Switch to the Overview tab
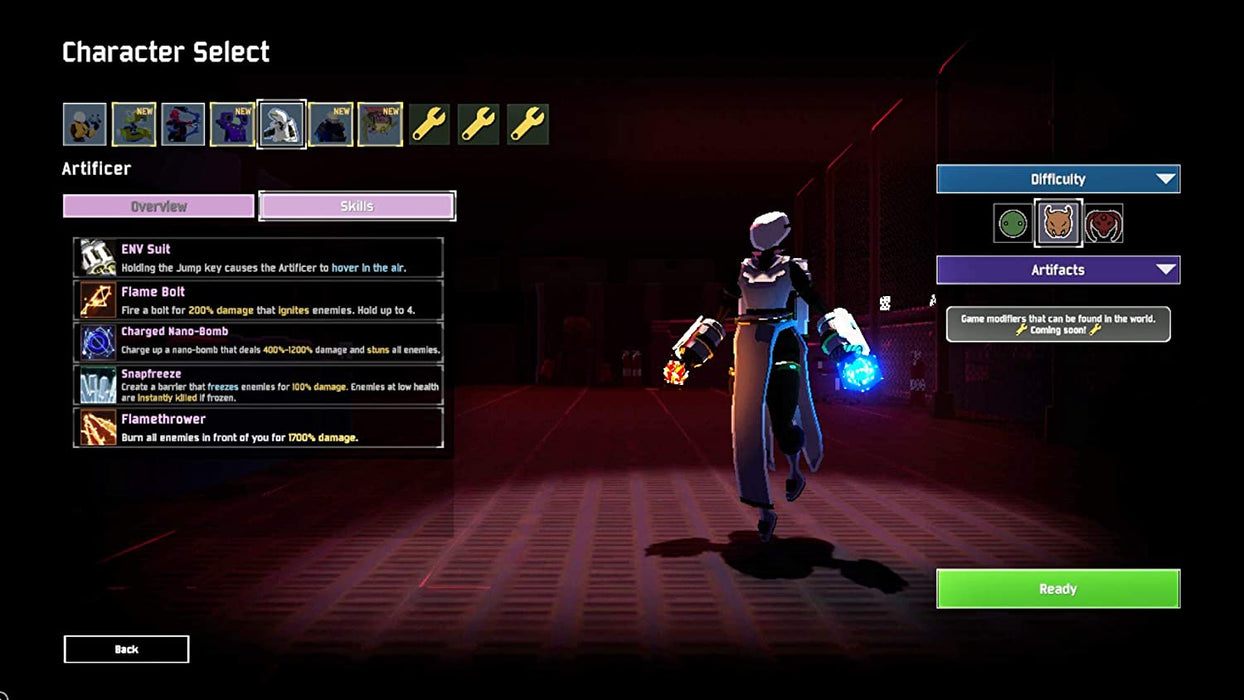1244x700 pixels. [x=159, y=206]
